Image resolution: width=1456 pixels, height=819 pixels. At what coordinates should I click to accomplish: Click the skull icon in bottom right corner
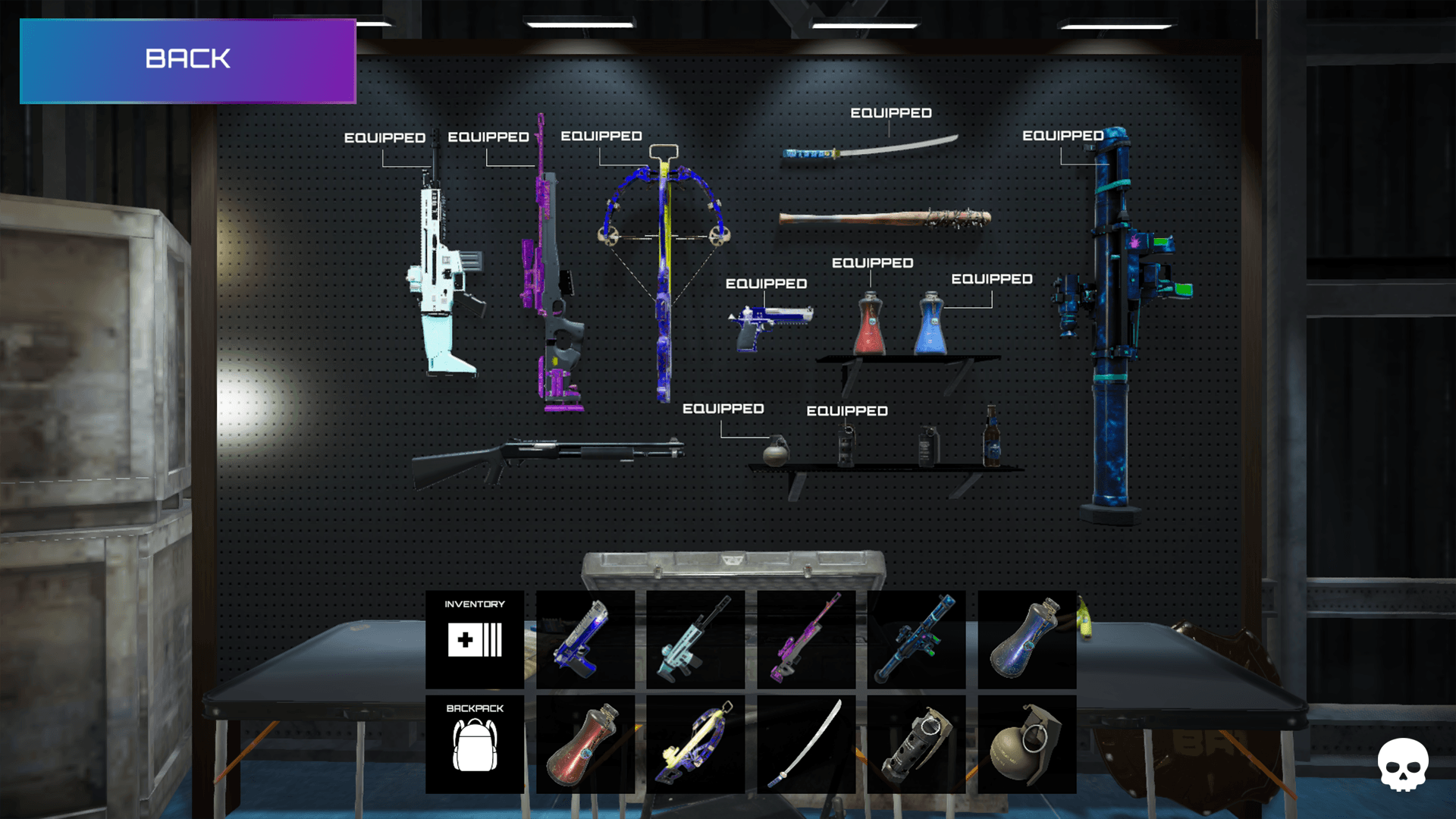tap(1402, 766)
